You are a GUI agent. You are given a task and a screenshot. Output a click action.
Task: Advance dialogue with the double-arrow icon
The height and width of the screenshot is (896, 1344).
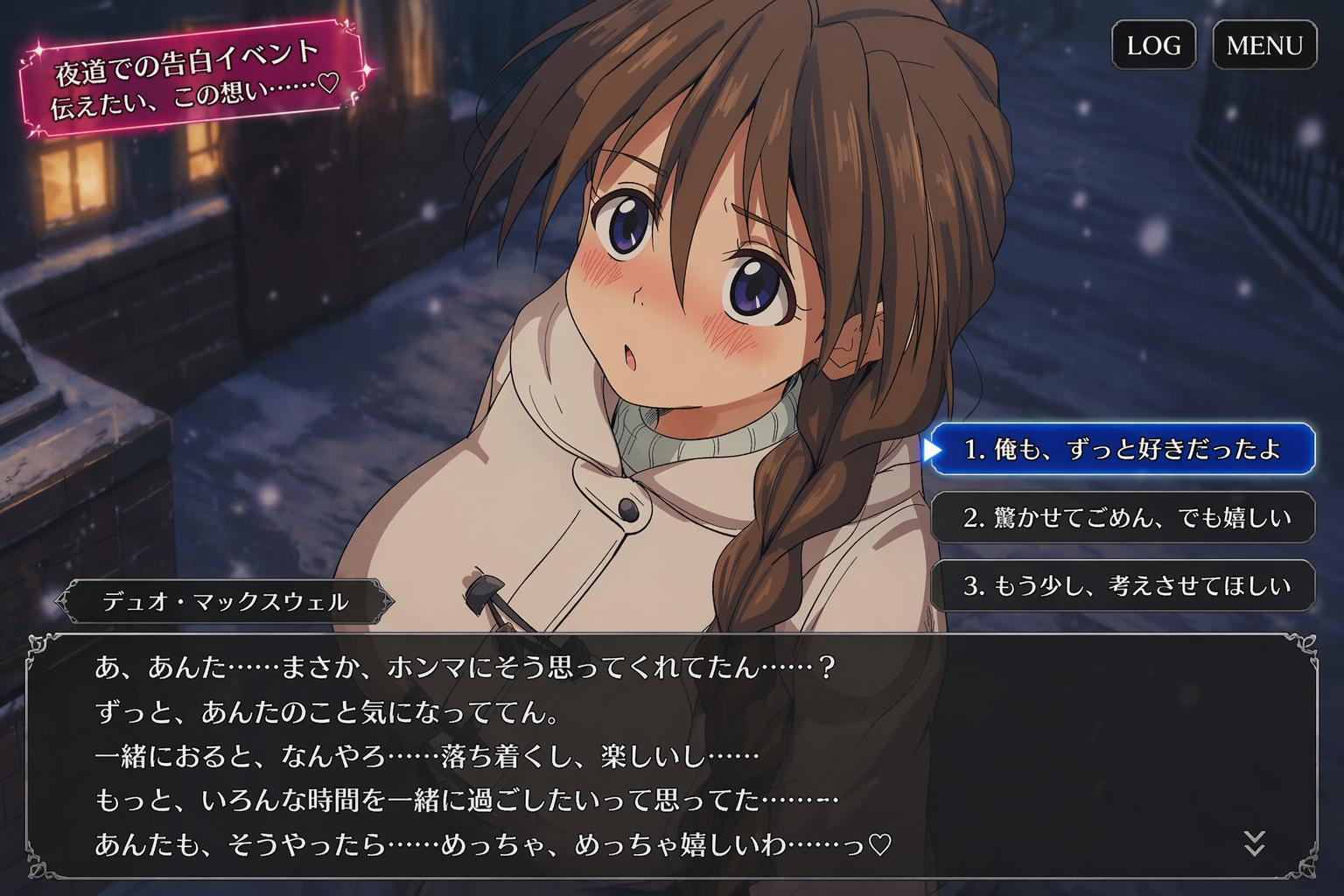[1254, 843]
